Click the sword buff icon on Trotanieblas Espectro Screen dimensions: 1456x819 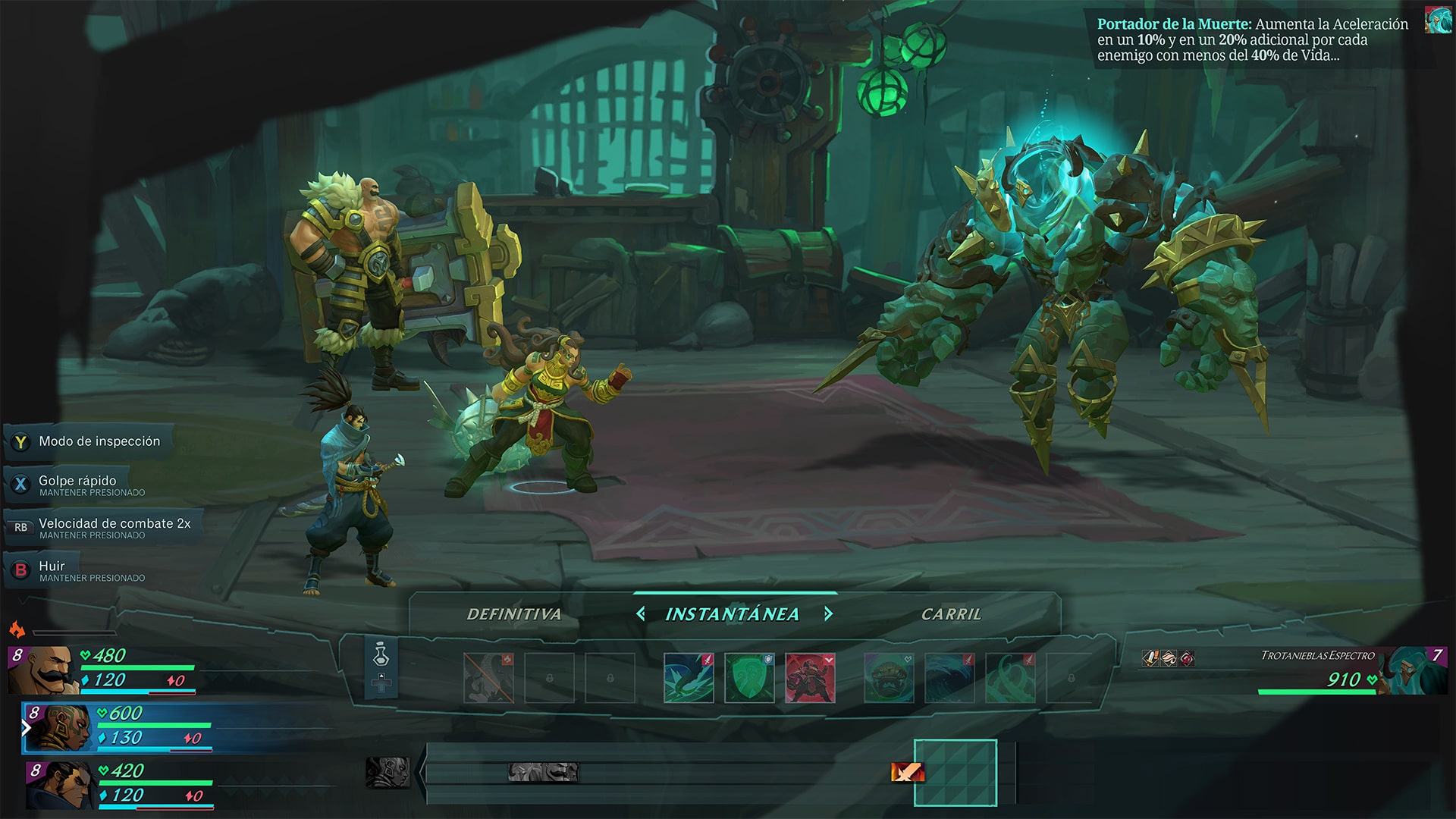coord(1150,657)
